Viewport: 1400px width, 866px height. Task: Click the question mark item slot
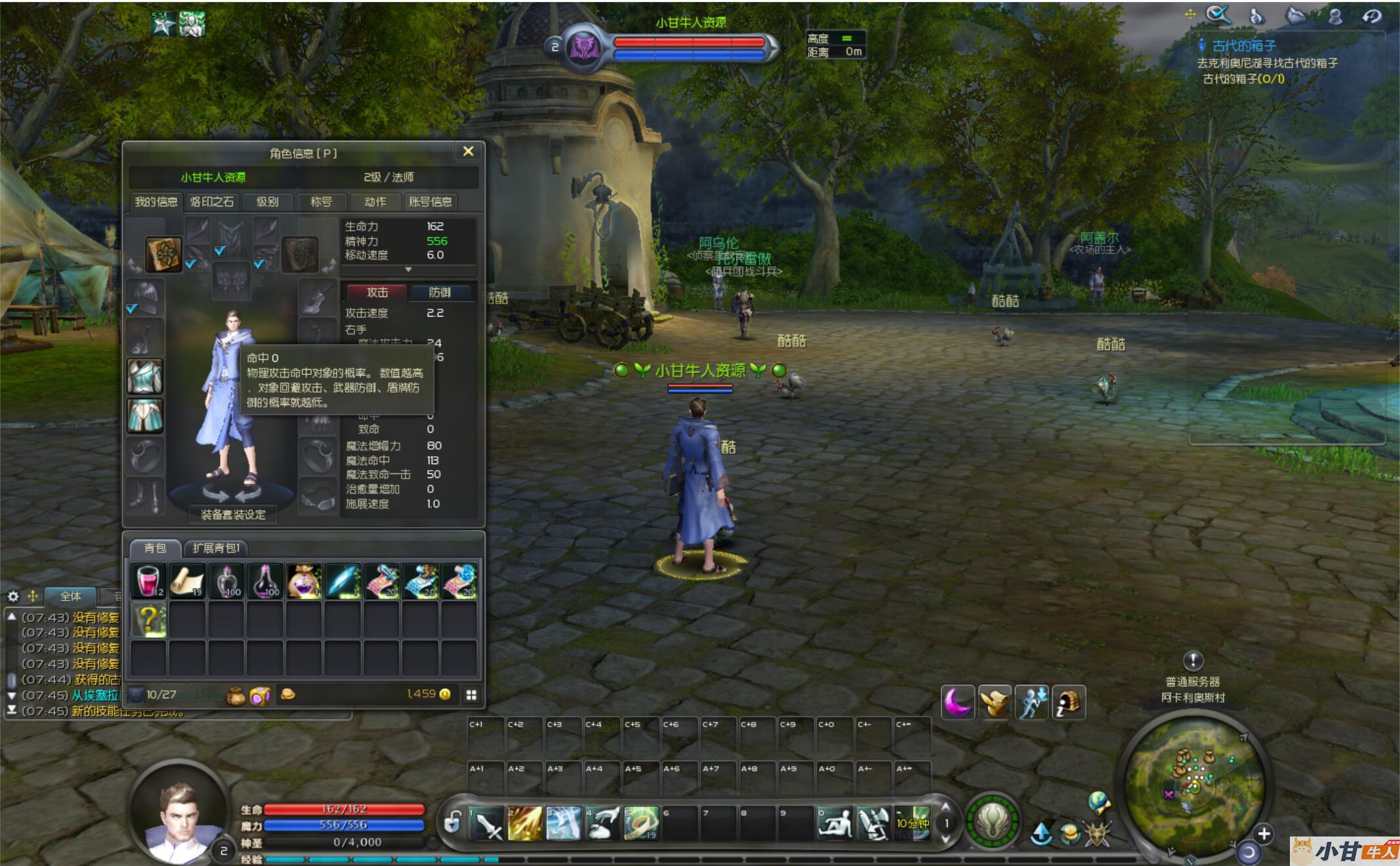[148, 620]
